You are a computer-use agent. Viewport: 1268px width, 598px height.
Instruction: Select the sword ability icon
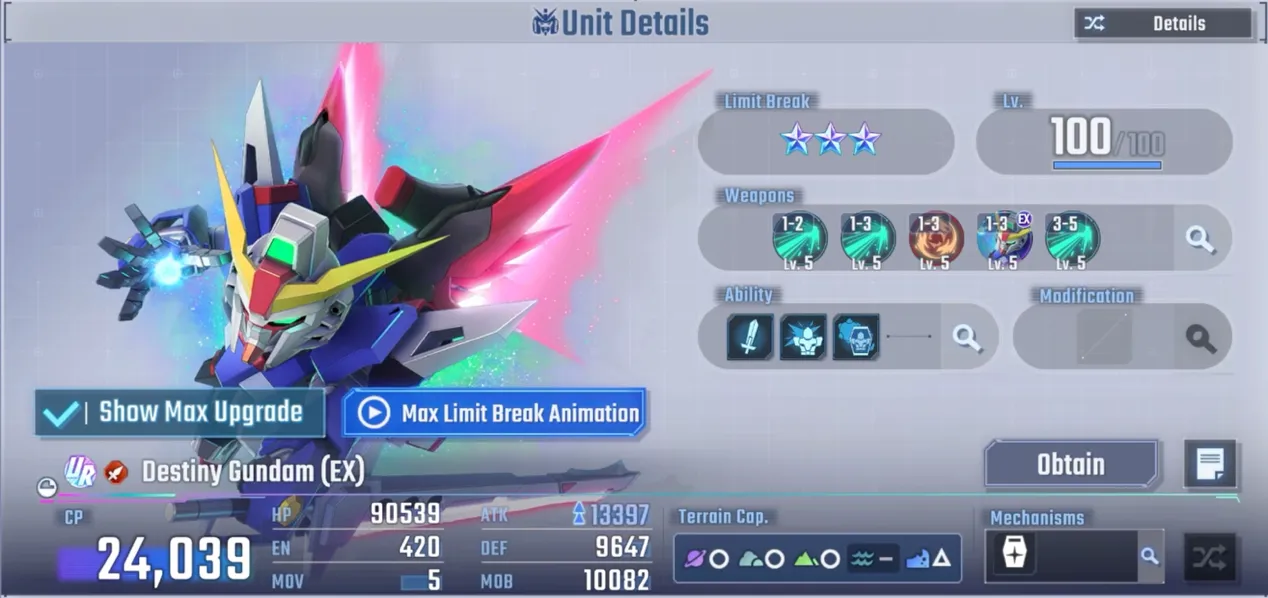(750, 338)
